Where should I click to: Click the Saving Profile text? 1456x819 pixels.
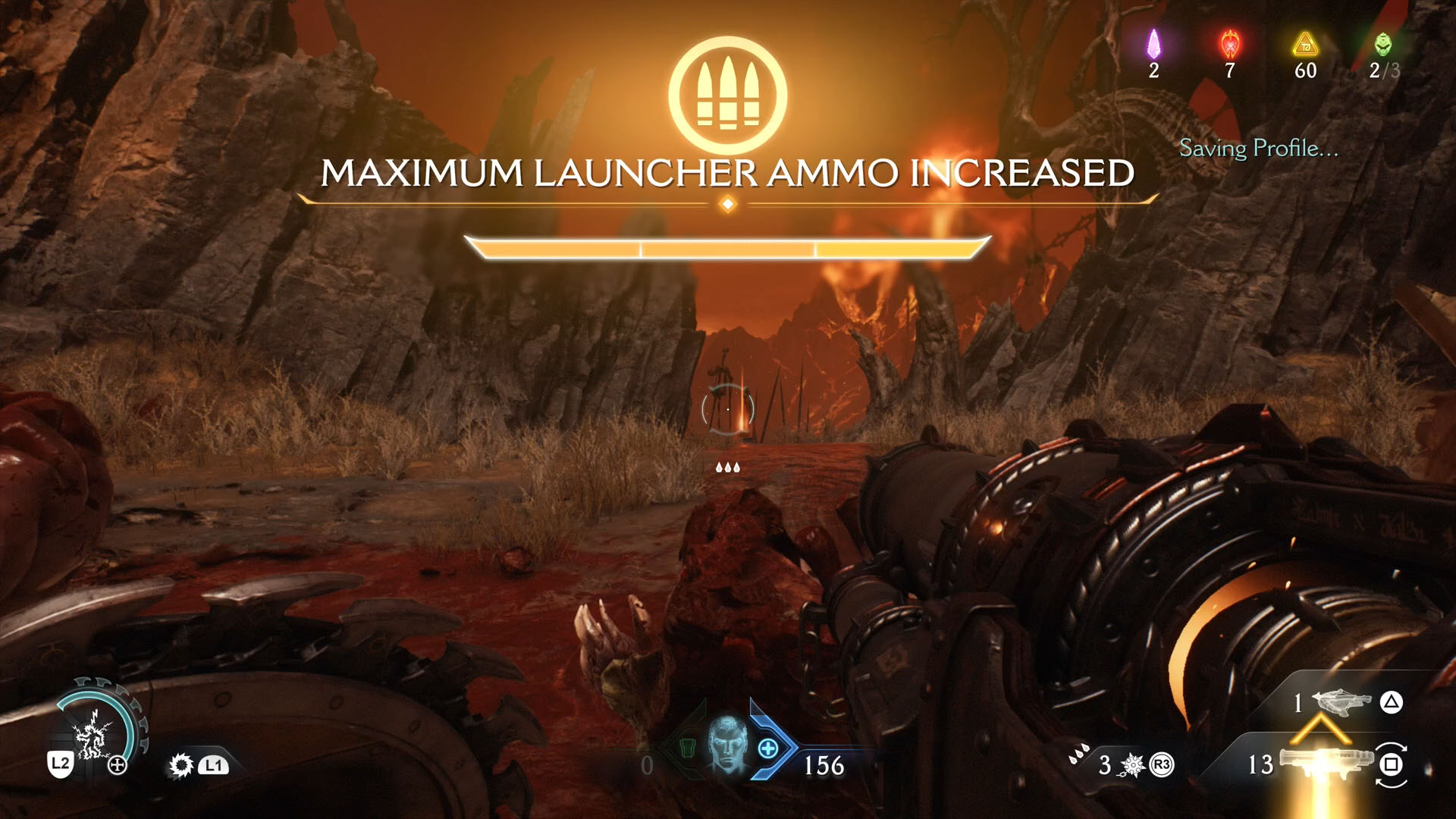(1259, 149)
